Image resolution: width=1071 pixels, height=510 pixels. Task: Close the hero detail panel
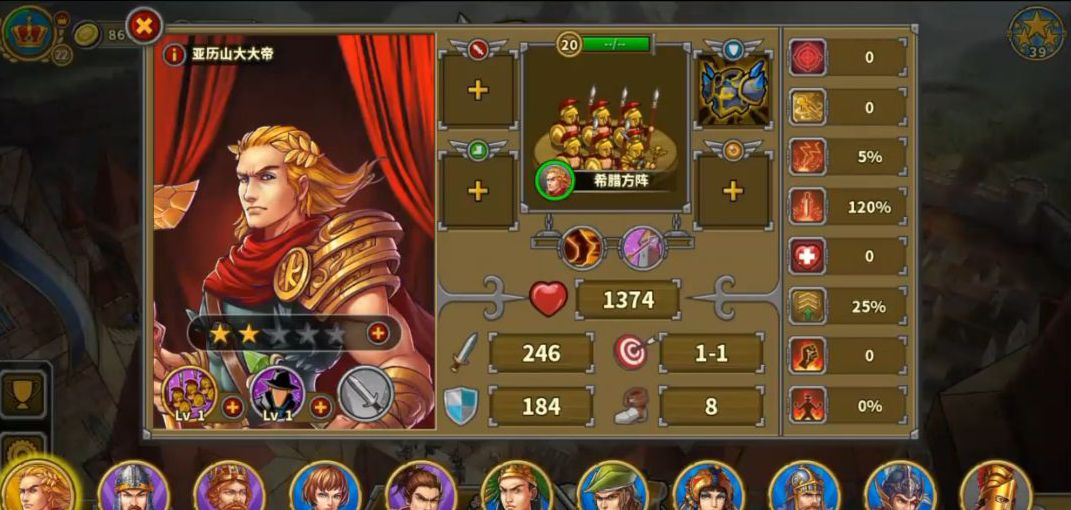(144, 27)
